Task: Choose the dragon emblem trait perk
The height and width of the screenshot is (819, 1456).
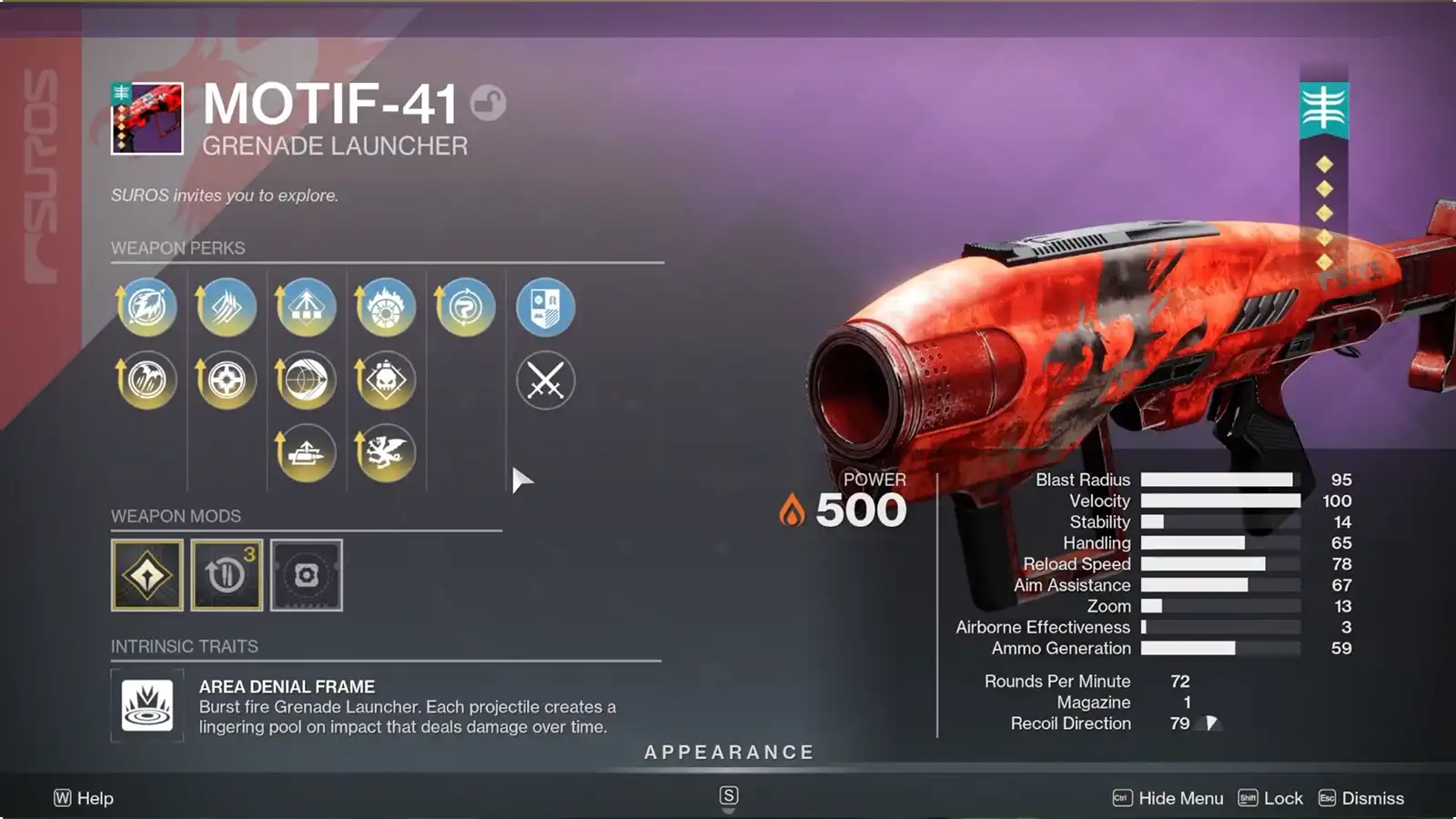Action: point(386,450)
